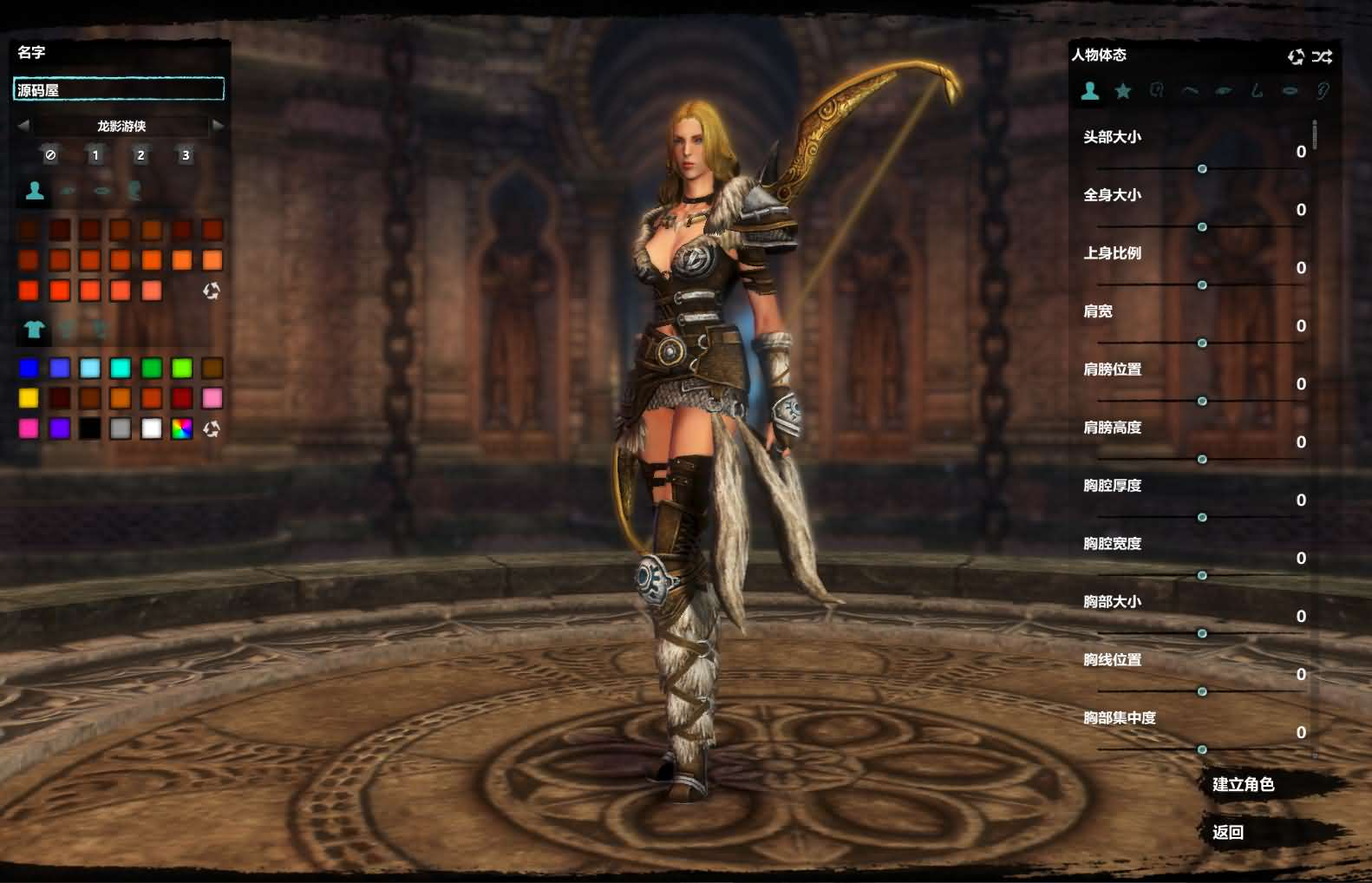Select the black outfit color swatch
Screen dimensions: 1372x883
coord(90,428)
